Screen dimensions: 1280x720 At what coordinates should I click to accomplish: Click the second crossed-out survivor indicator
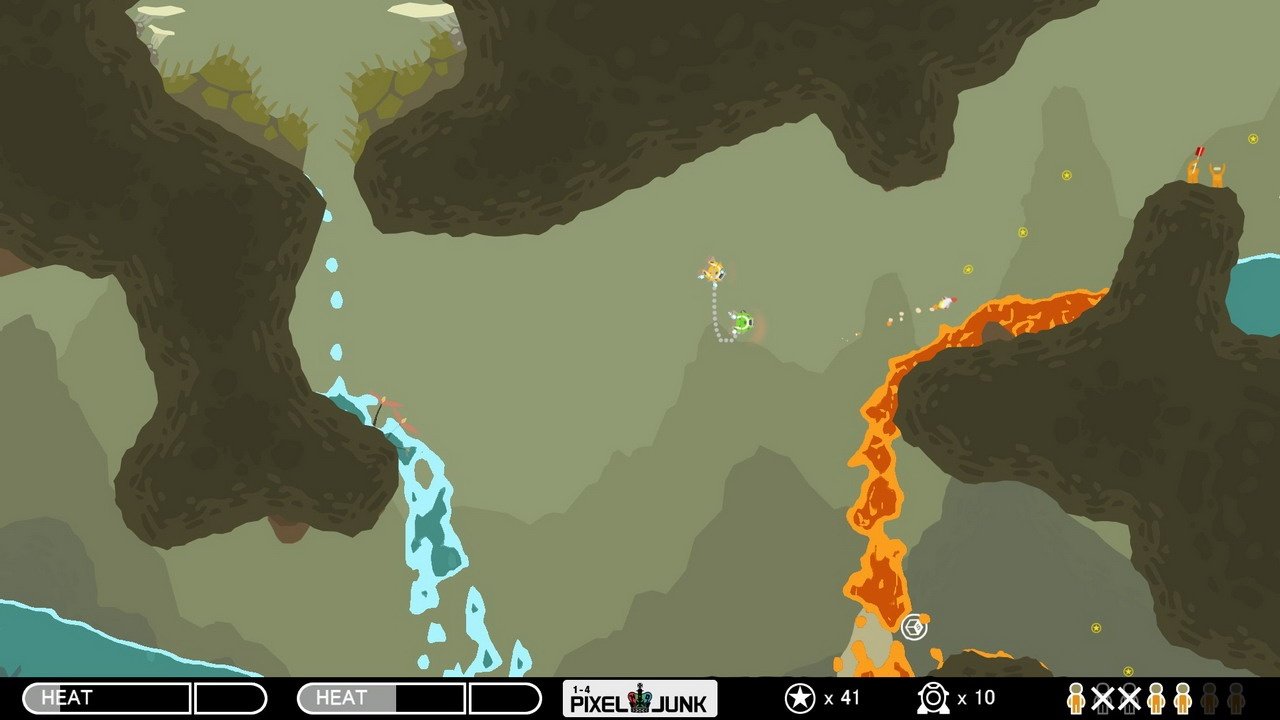(x=1130, y=699)
